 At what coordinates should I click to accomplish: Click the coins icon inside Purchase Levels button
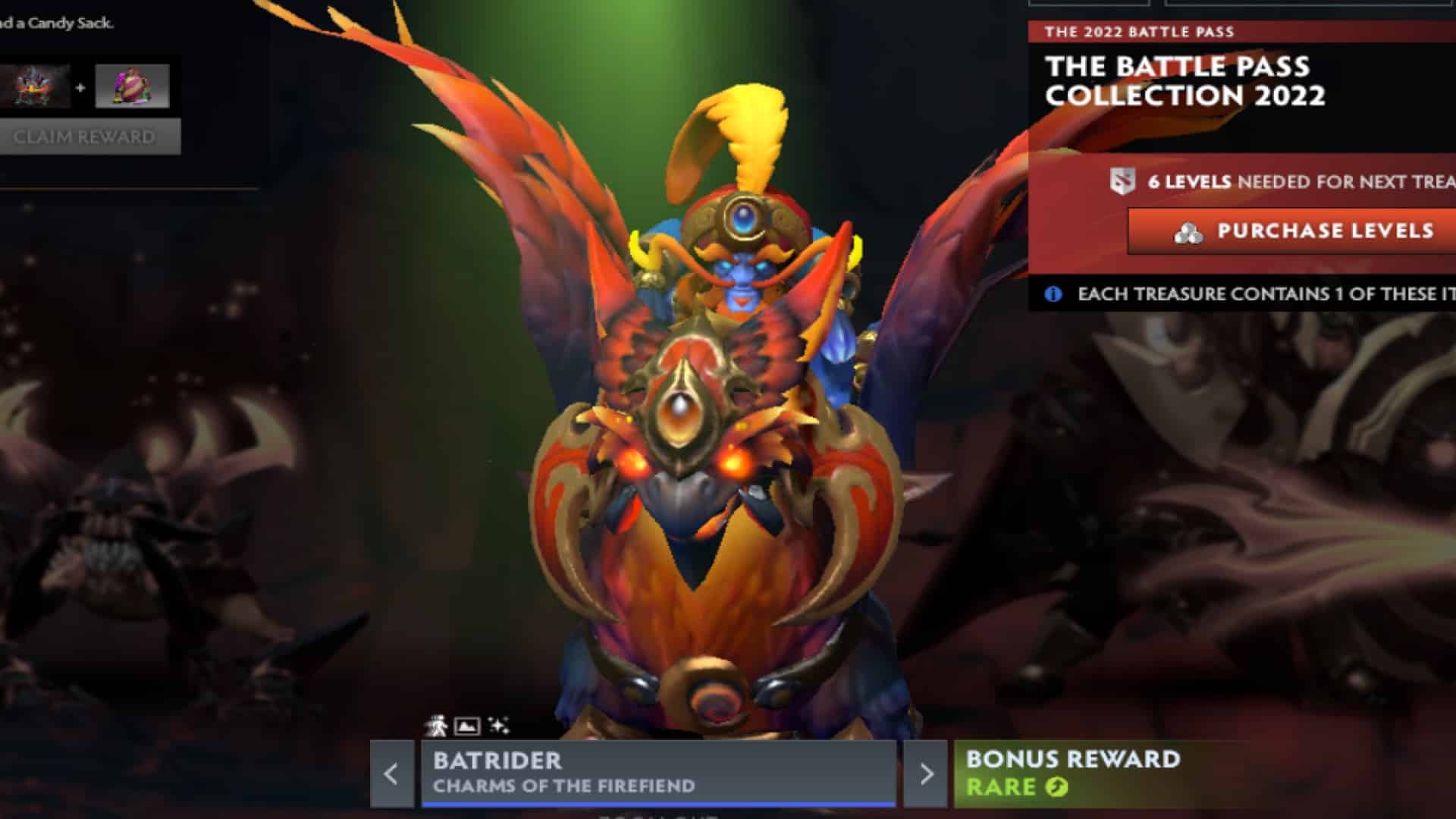1188,233
